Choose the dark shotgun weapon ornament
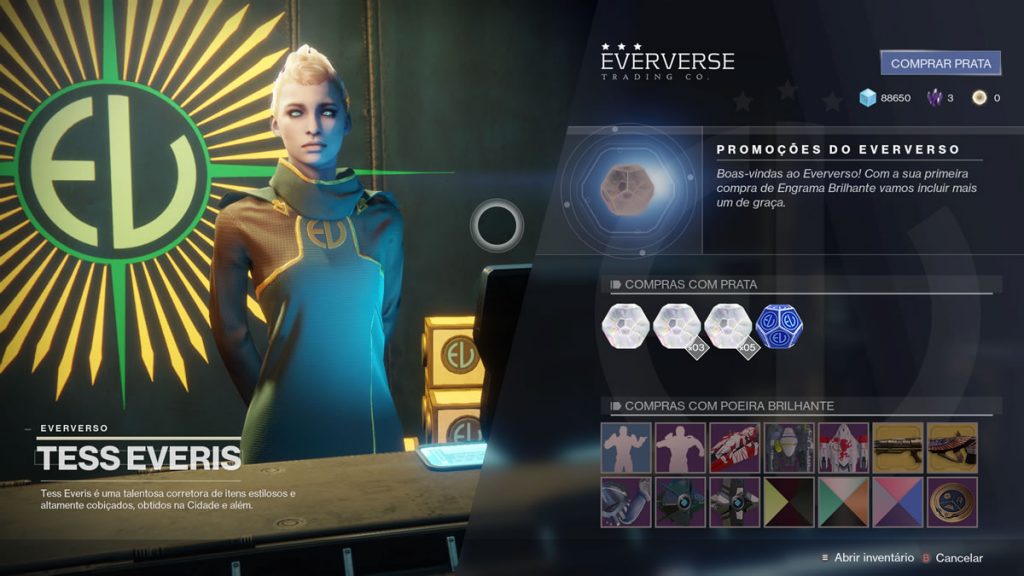1024x576 pixels. point(897,447)
